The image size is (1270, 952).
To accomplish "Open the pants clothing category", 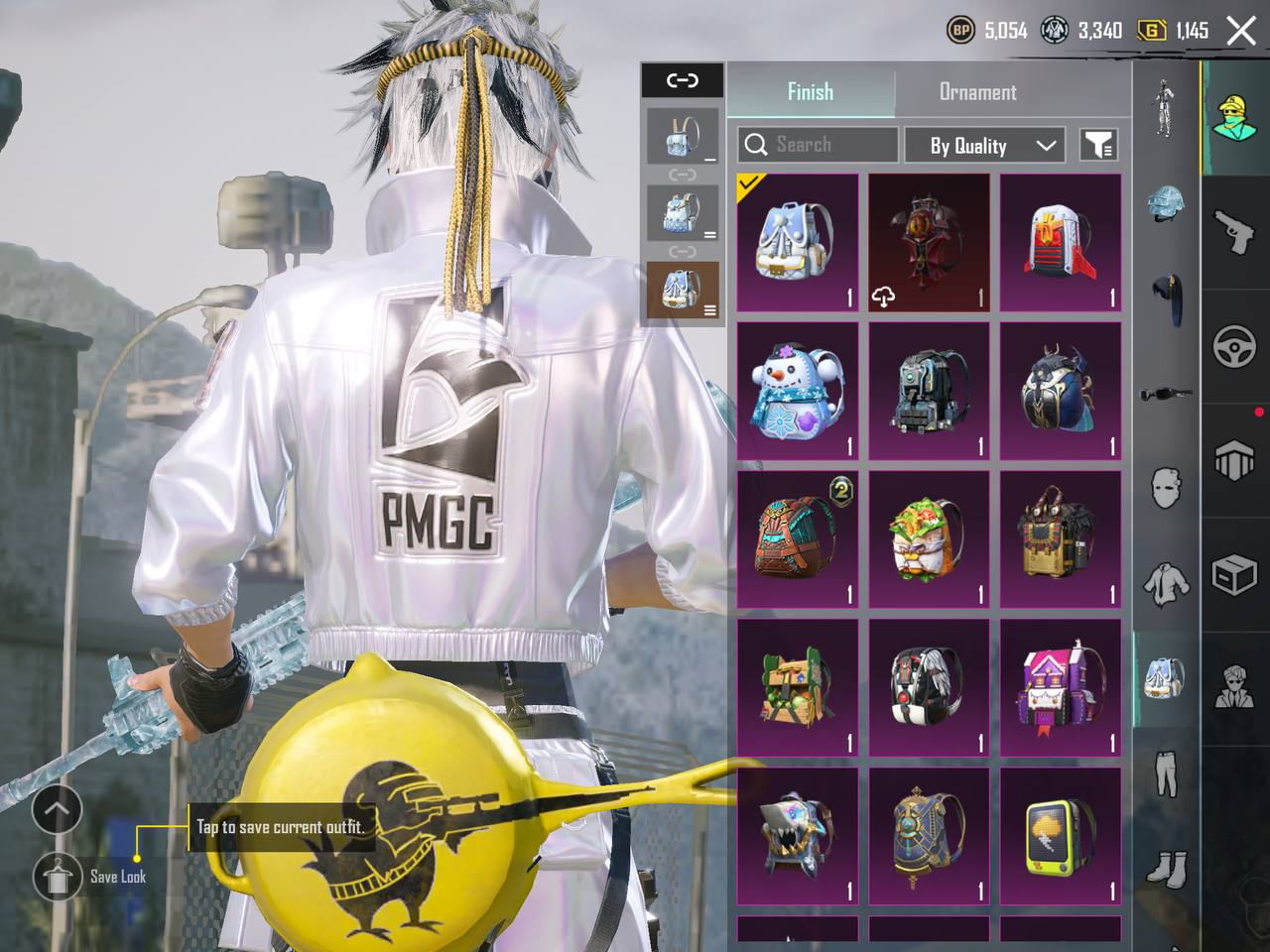I will (1166, 773).
